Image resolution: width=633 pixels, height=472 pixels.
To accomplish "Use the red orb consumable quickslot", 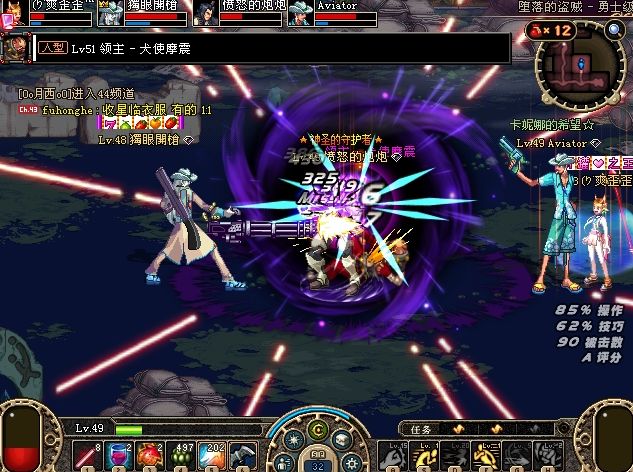I will (151, 455).
